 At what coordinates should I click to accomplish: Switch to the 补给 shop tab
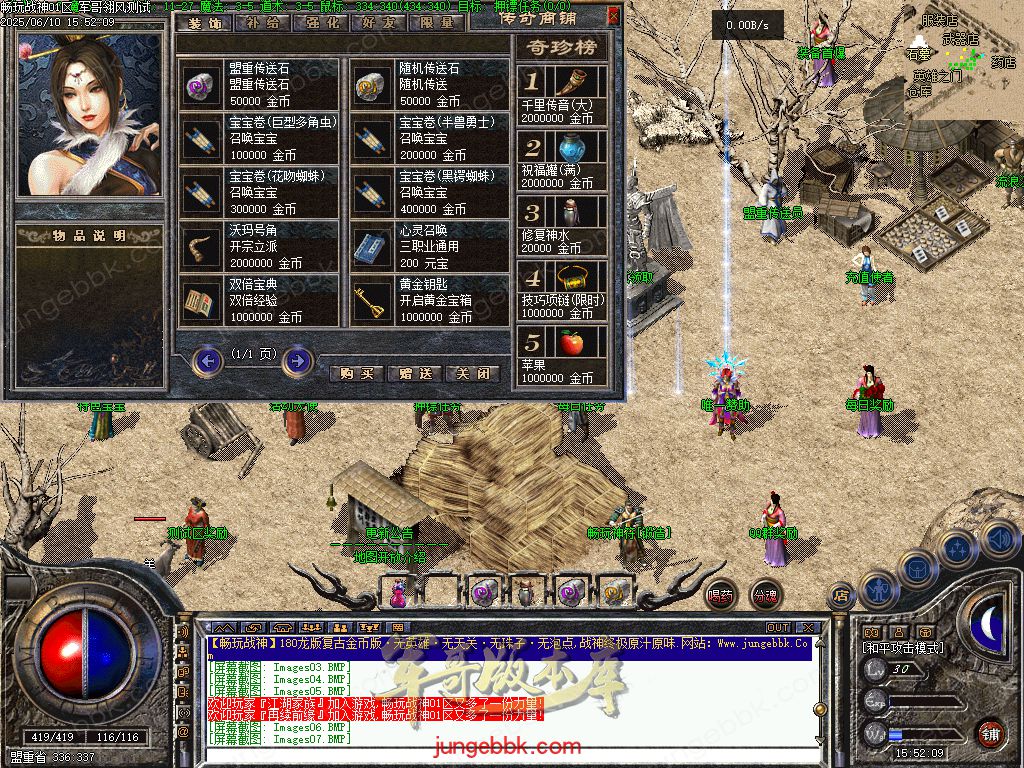pos(262,22)
